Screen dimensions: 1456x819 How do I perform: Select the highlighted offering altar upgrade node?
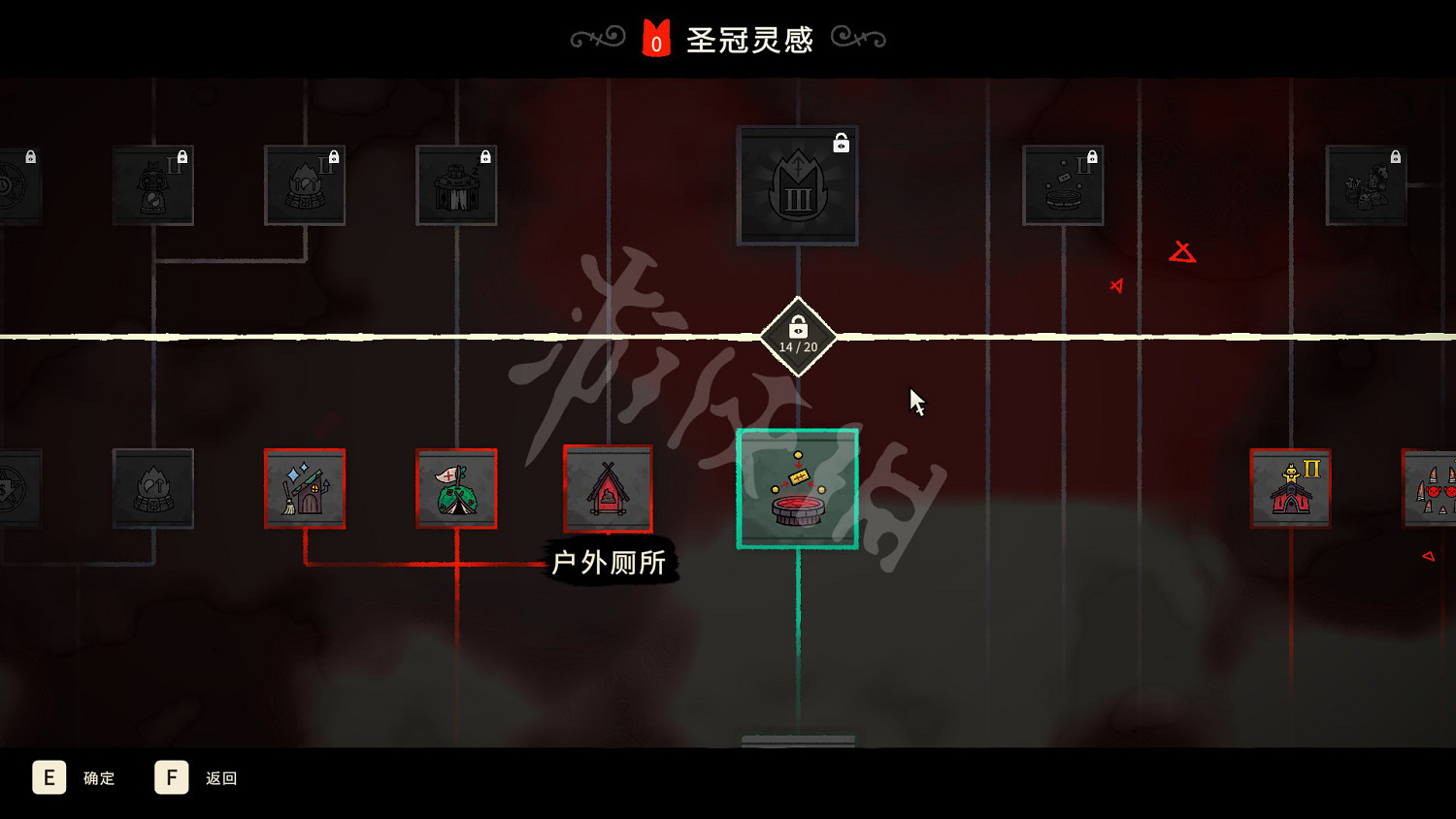tap(796, 490)
